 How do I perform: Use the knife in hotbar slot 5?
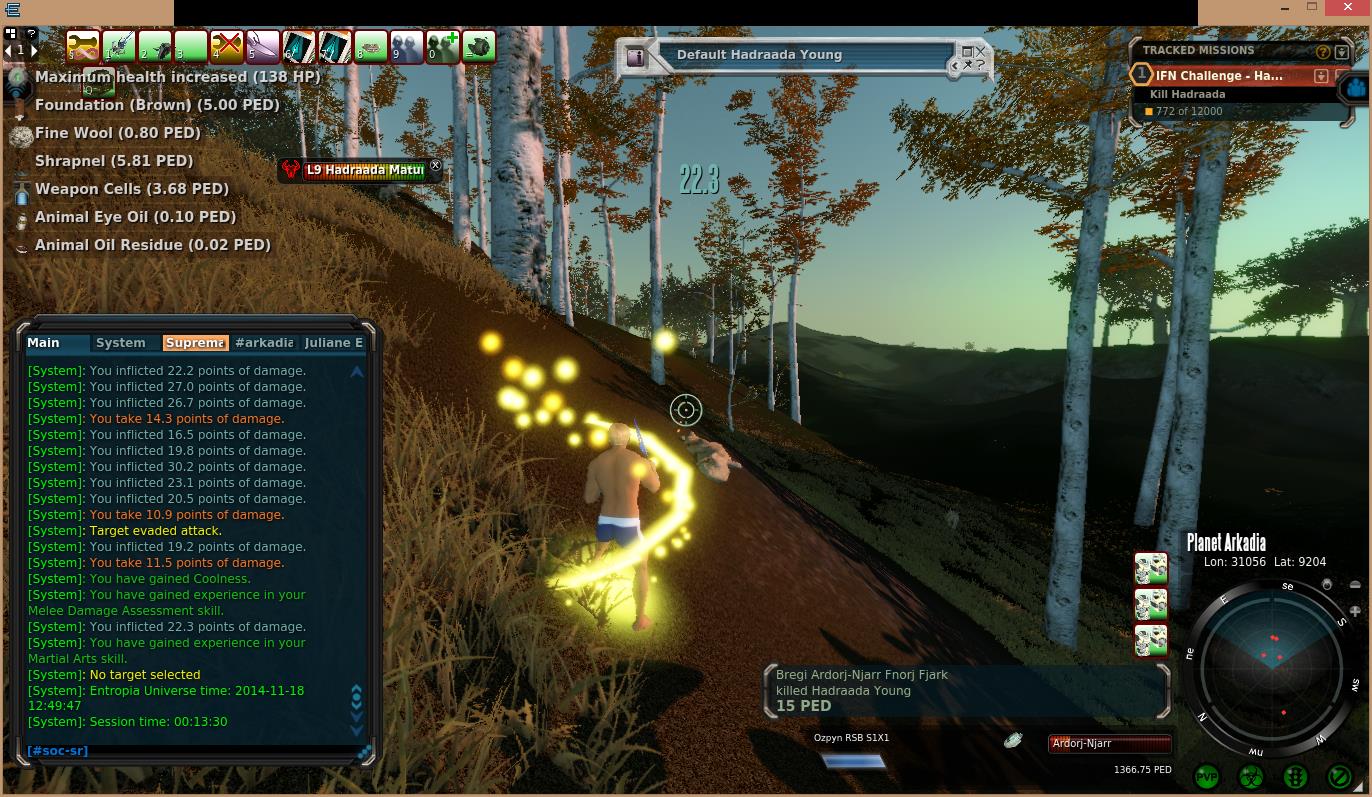263,46
